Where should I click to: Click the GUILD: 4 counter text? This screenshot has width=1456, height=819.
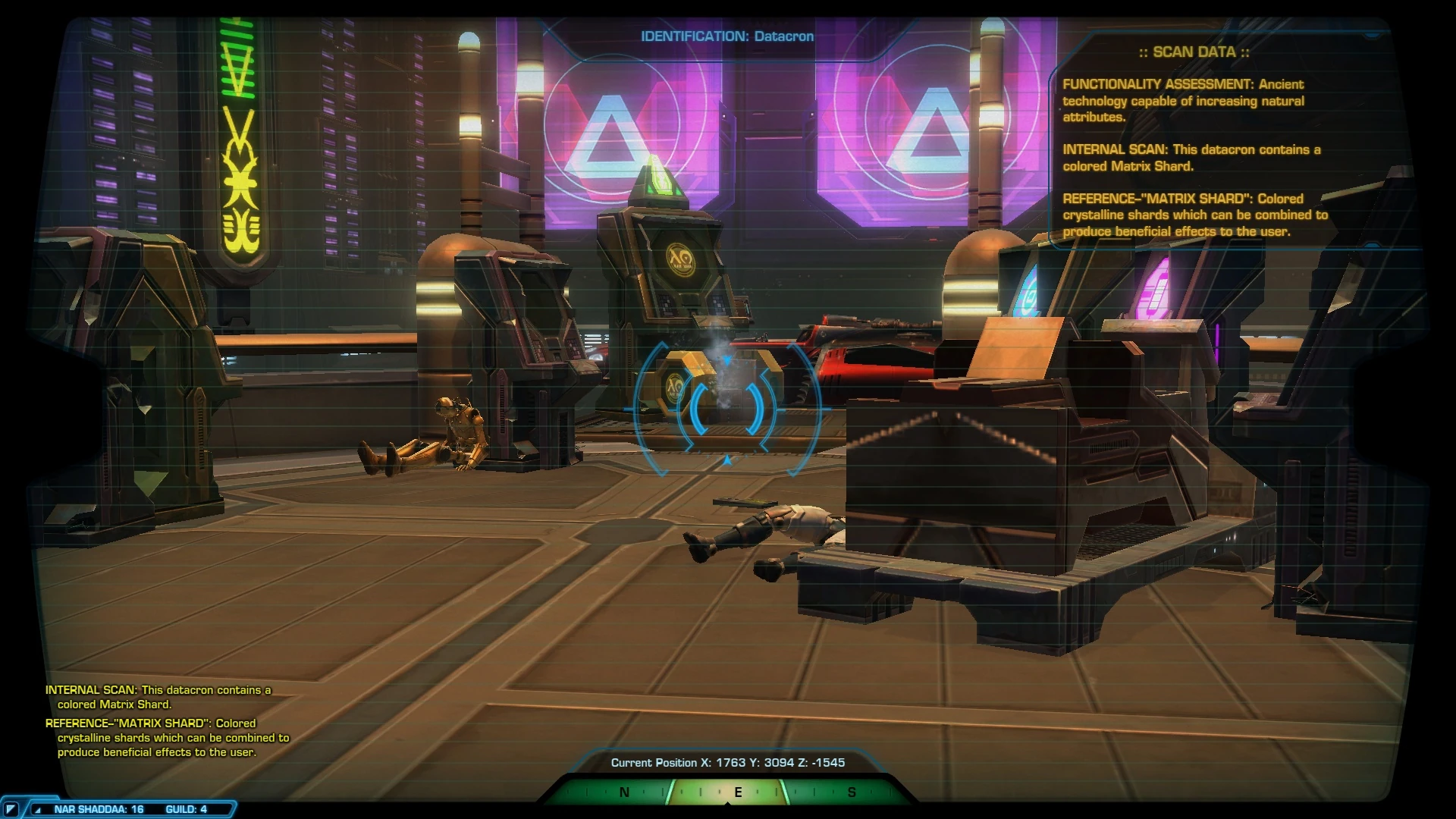click(x=187, y=810)
